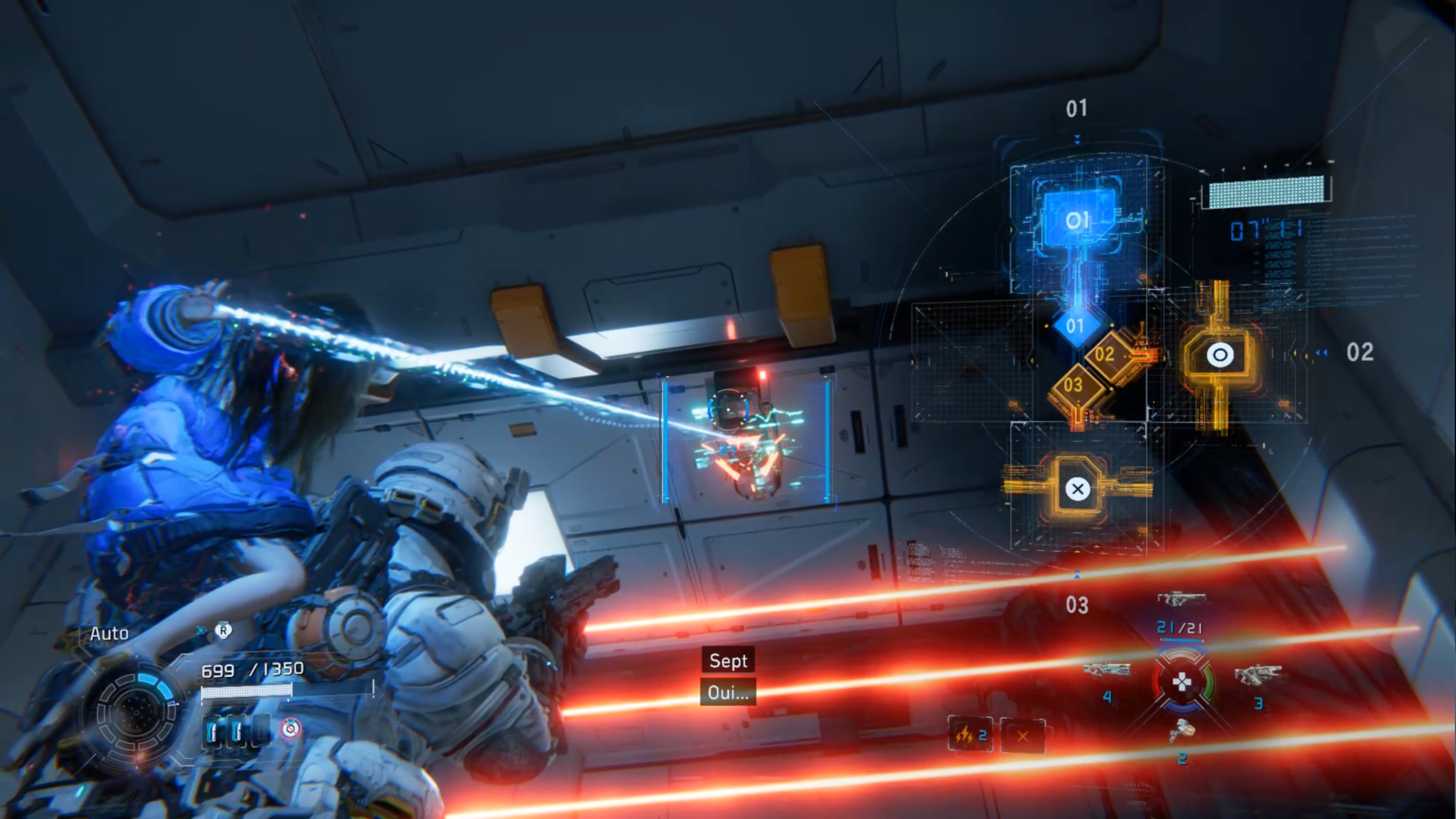
Task: Click the orange X slot beside lightning
Action: click(1022, 736)
